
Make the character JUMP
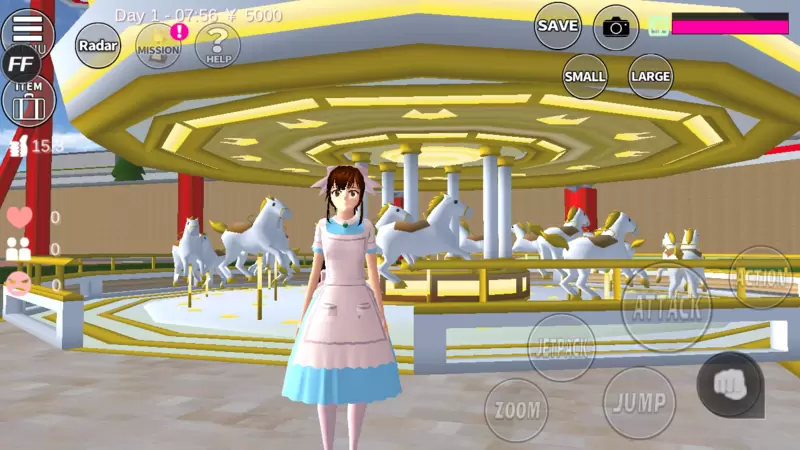point(639,403)
